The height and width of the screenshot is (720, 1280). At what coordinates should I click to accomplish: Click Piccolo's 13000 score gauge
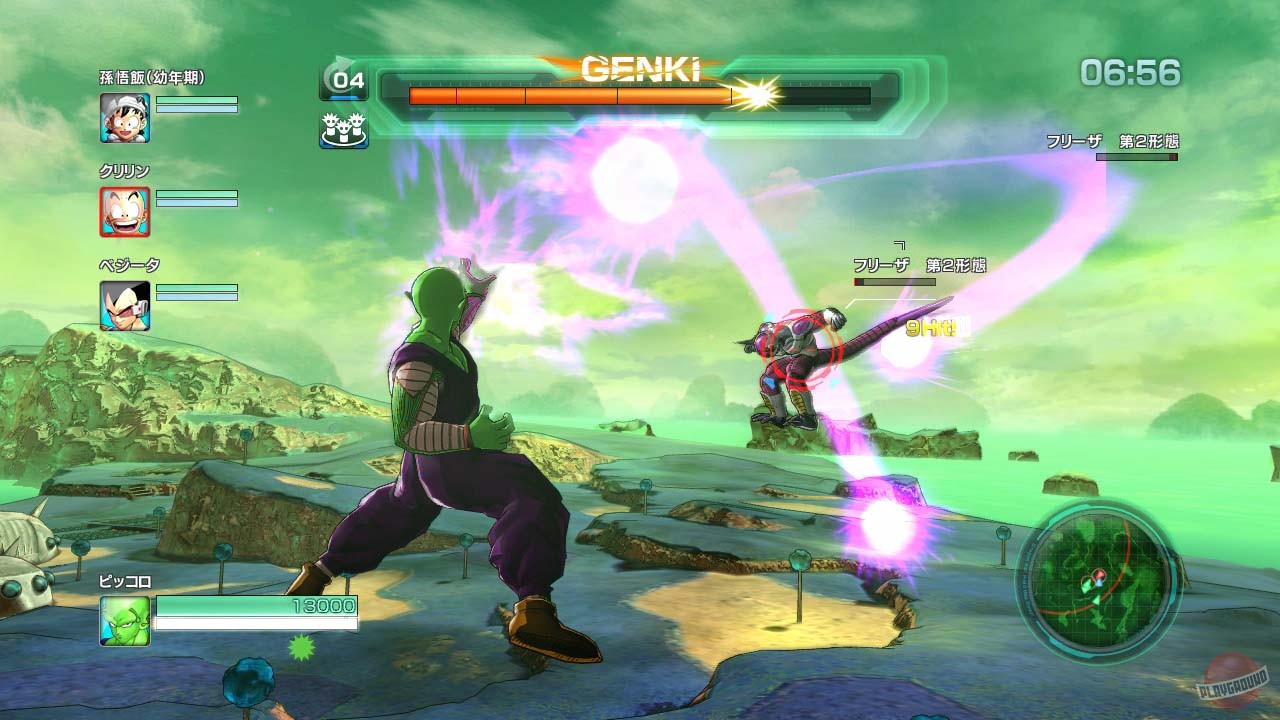pos(255,605)
